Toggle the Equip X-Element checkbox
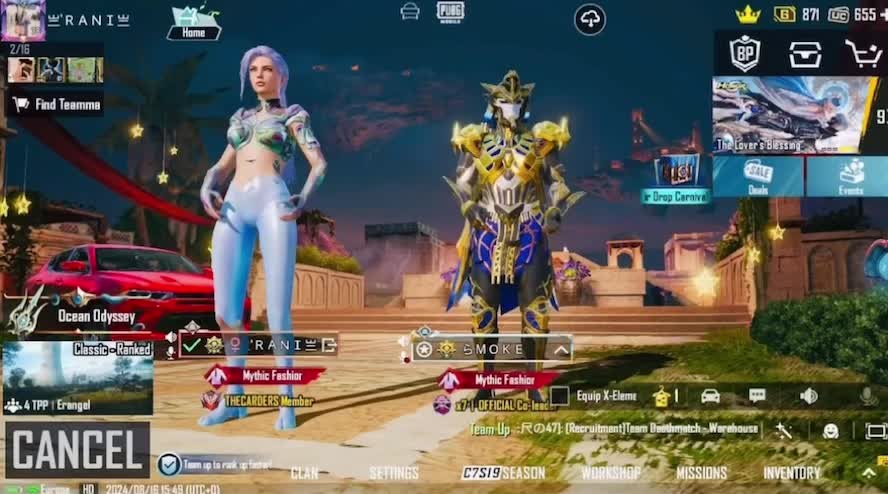The width and height of the screenshot is (888, 494). coord(560,396)
